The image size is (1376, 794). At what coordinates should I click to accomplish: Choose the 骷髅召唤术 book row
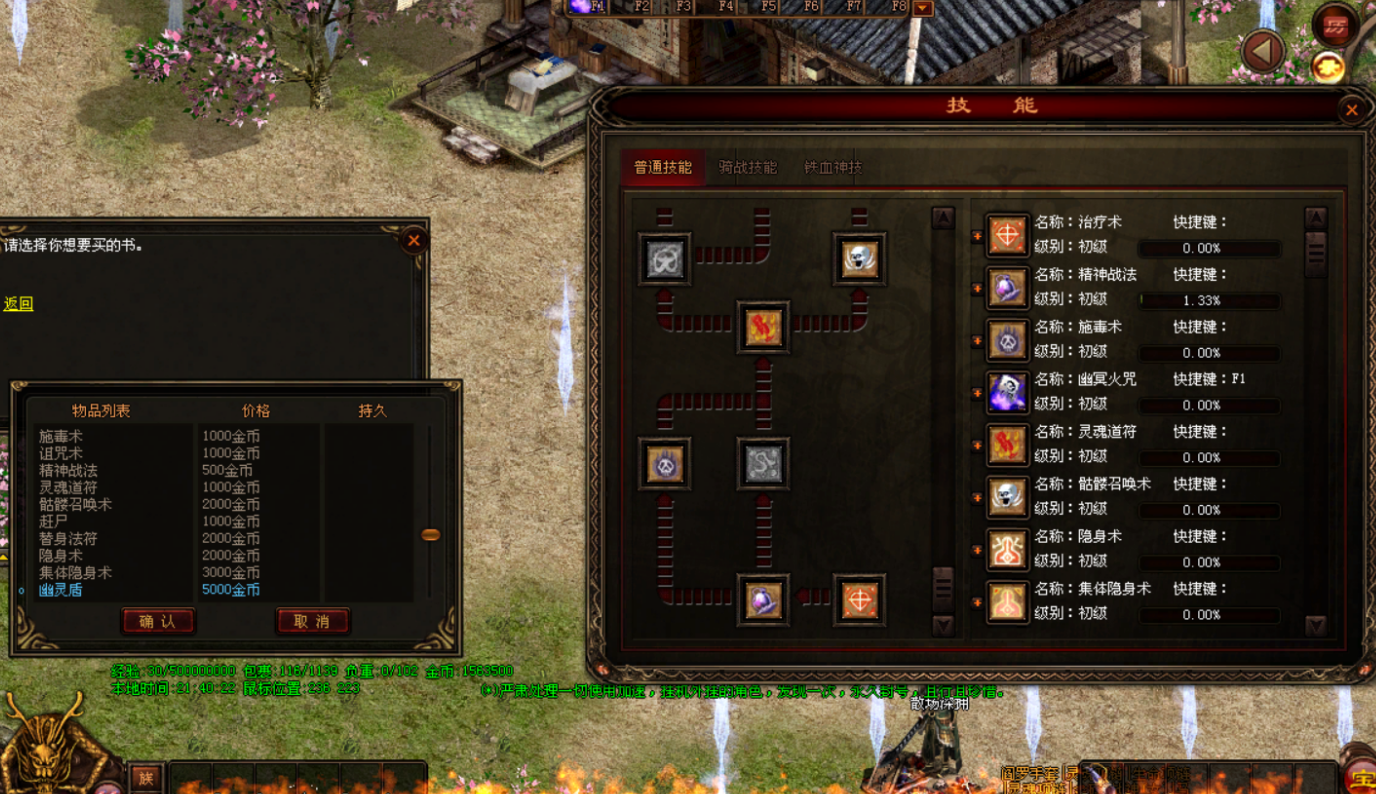click(x=75, y=505)
